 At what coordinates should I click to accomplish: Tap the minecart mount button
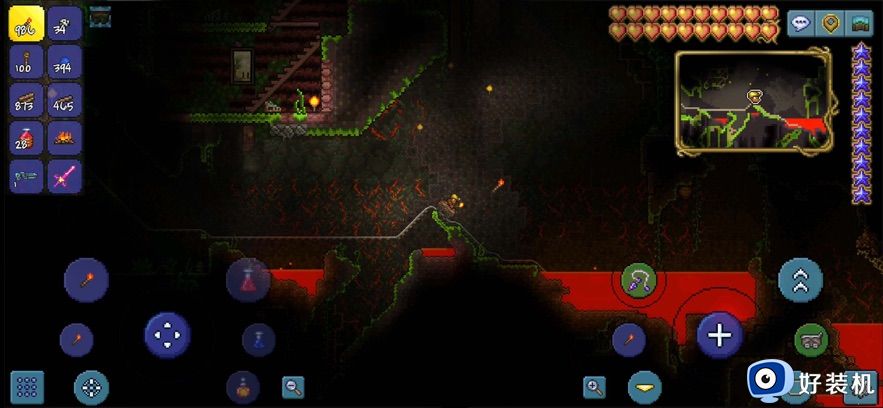811,340
